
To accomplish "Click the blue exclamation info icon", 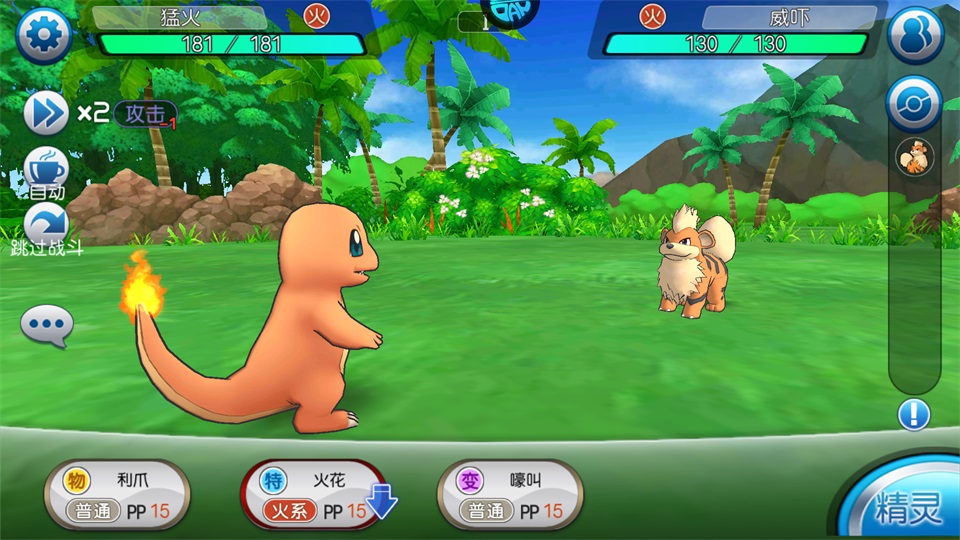I will [914, 414].
